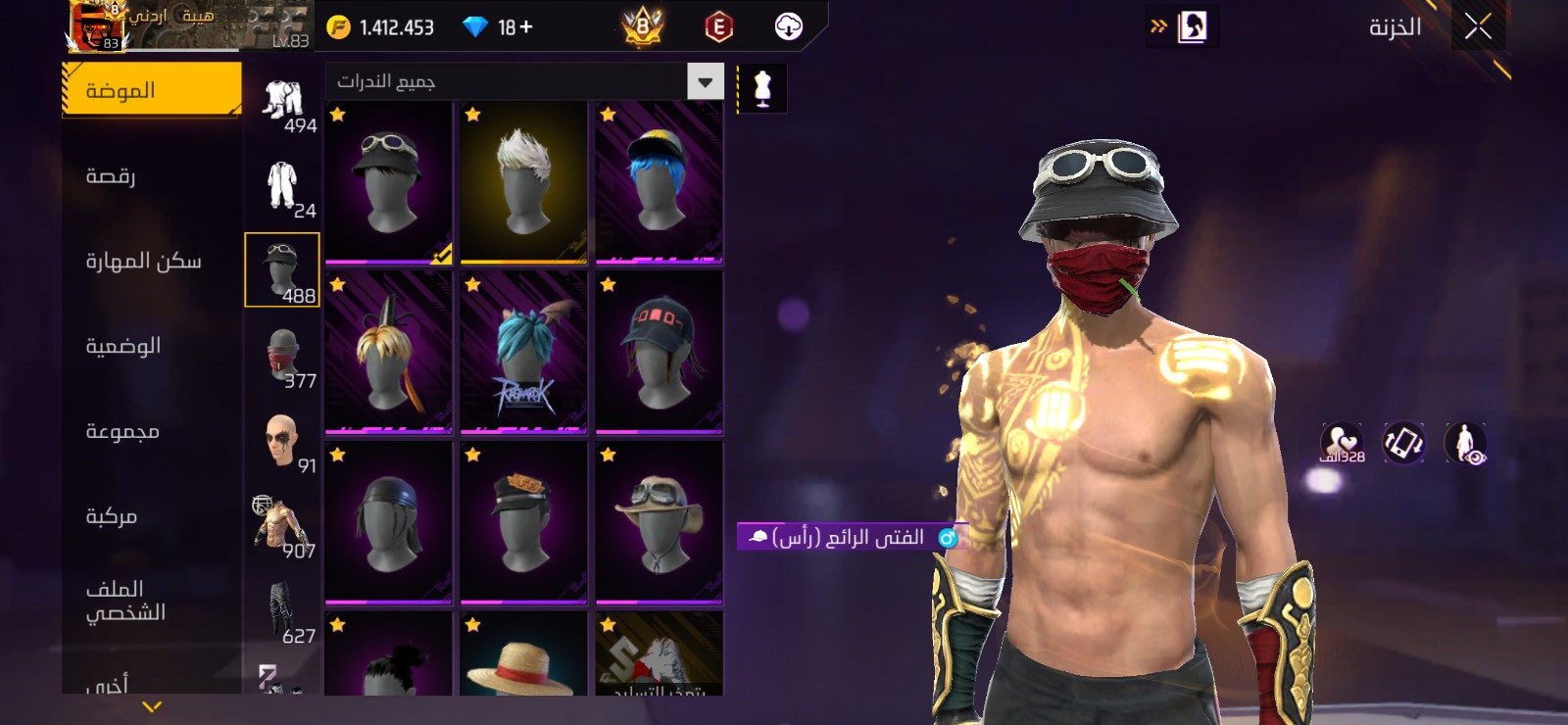
Task: Open the pants category with 627
Action: point(282,610)
